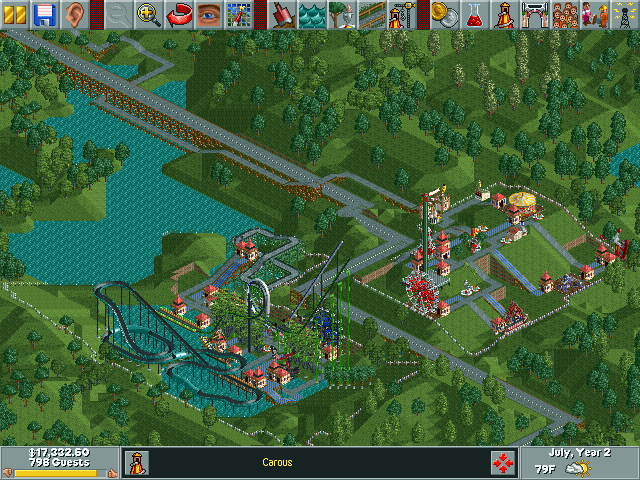The image size is (640, 480).
Task: Open the floppy disk save menu
Action: pos(44,14)
